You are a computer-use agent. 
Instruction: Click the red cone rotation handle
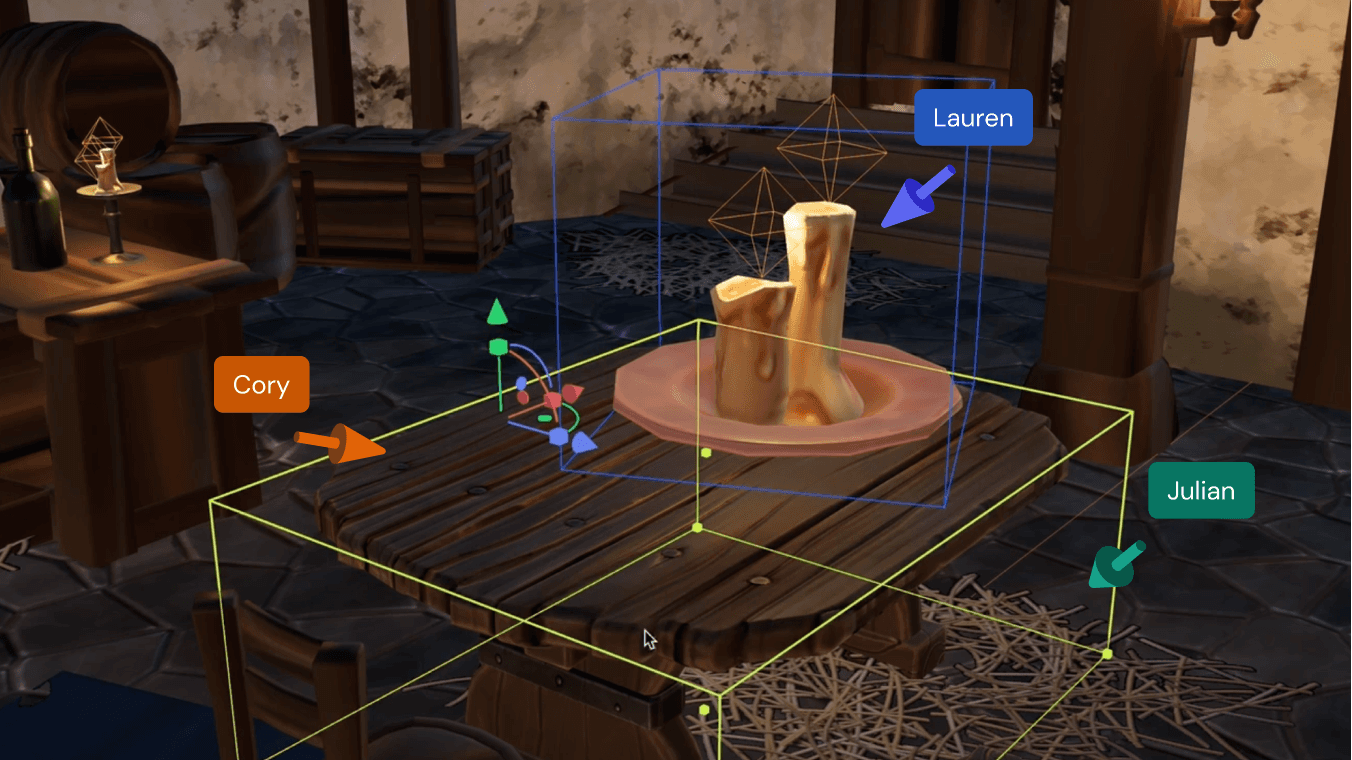pyautogui.click(x=571, y=392)
